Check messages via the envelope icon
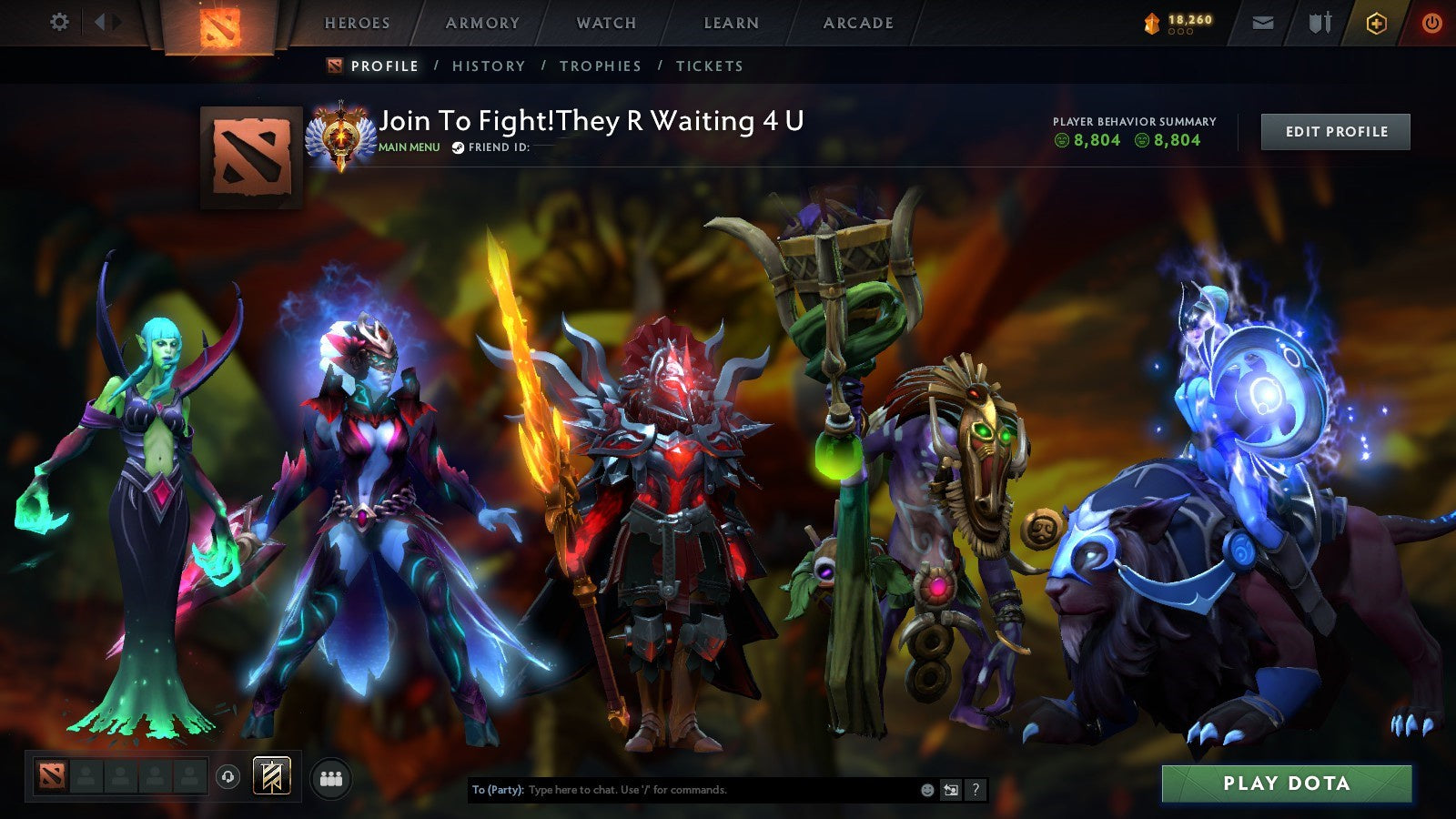Image resolution: width=1456 pixels, height=819 pixels. click(1265, 20)
